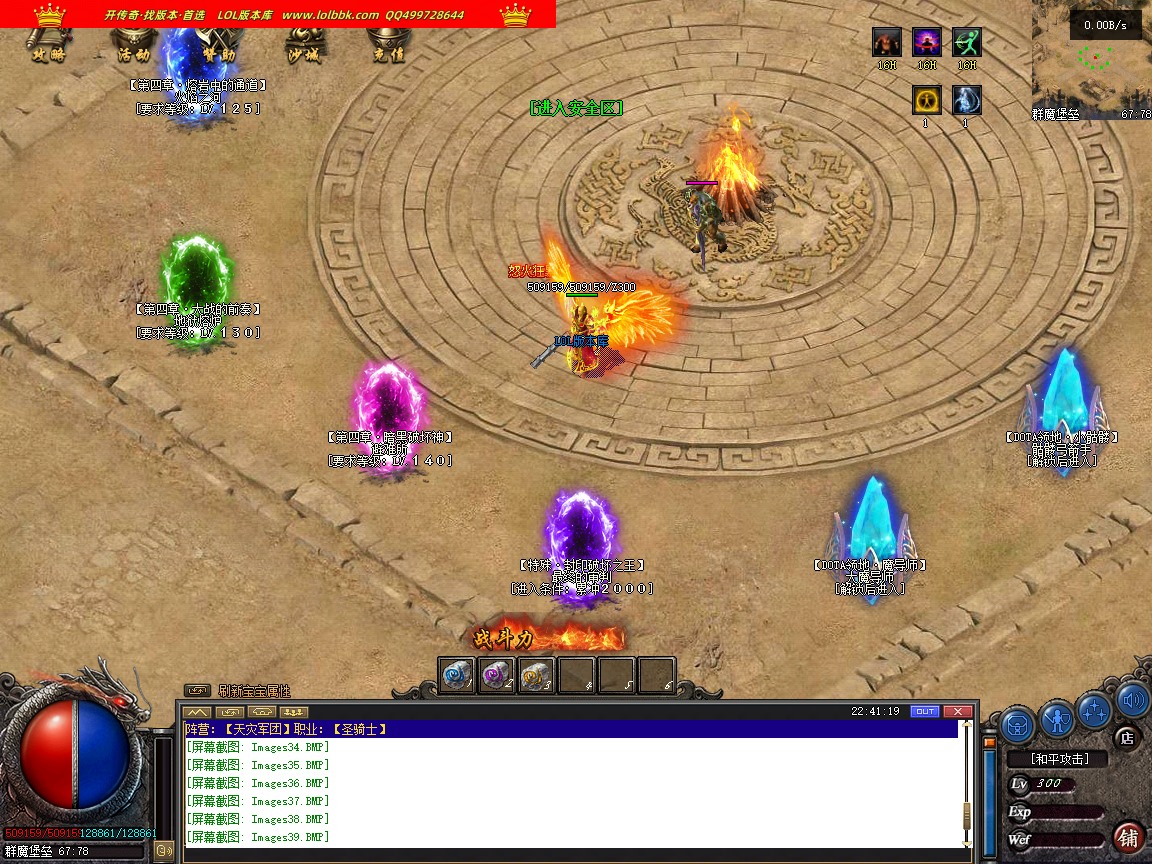Close the chat window with the red X
Viewport: 1152px width, 864px height.
click(x=958, y=711)
